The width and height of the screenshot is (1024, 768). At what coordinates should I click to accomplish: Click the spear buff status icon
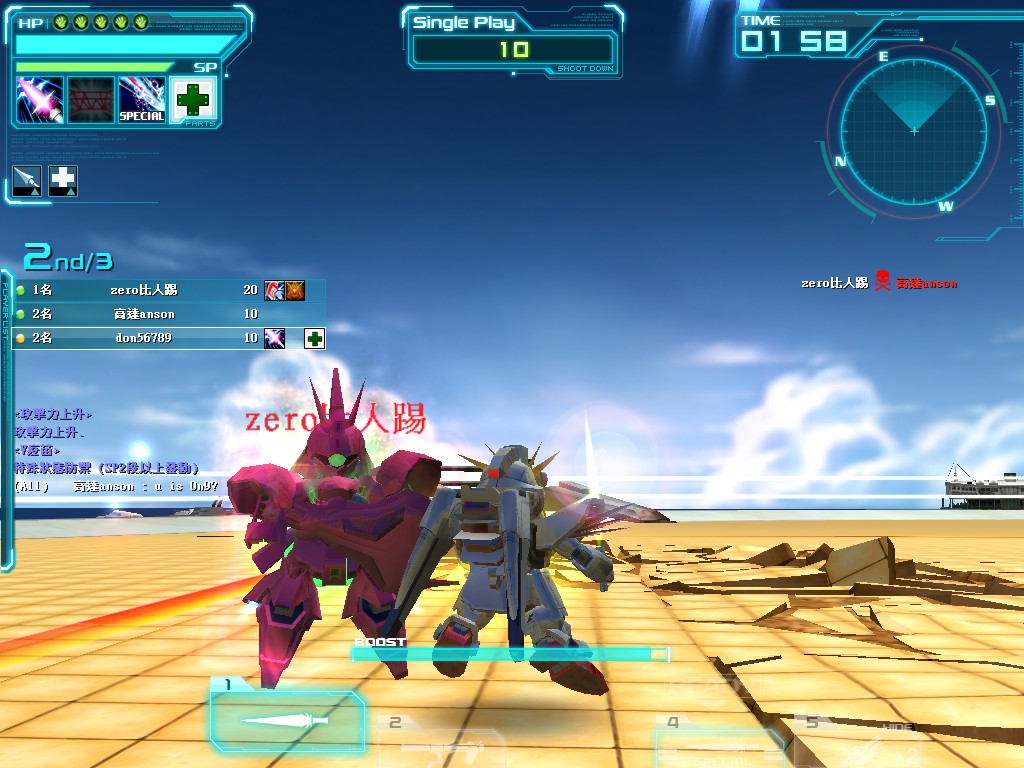[27, 180]
